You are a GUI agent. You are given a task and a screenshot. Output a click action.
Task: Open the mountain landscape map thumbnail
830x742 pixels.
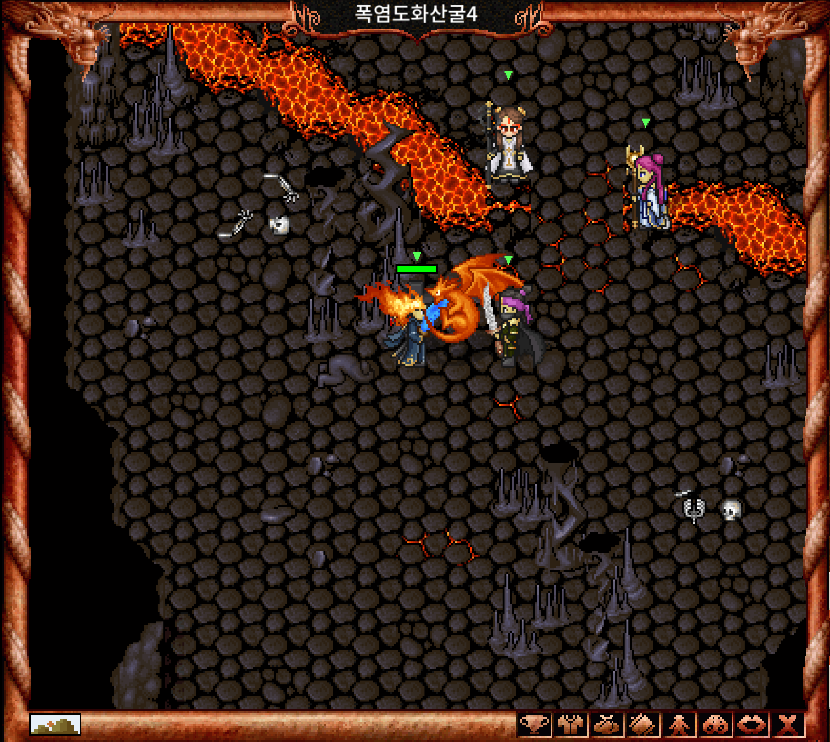pyautogui.click(x=55, y=724)
